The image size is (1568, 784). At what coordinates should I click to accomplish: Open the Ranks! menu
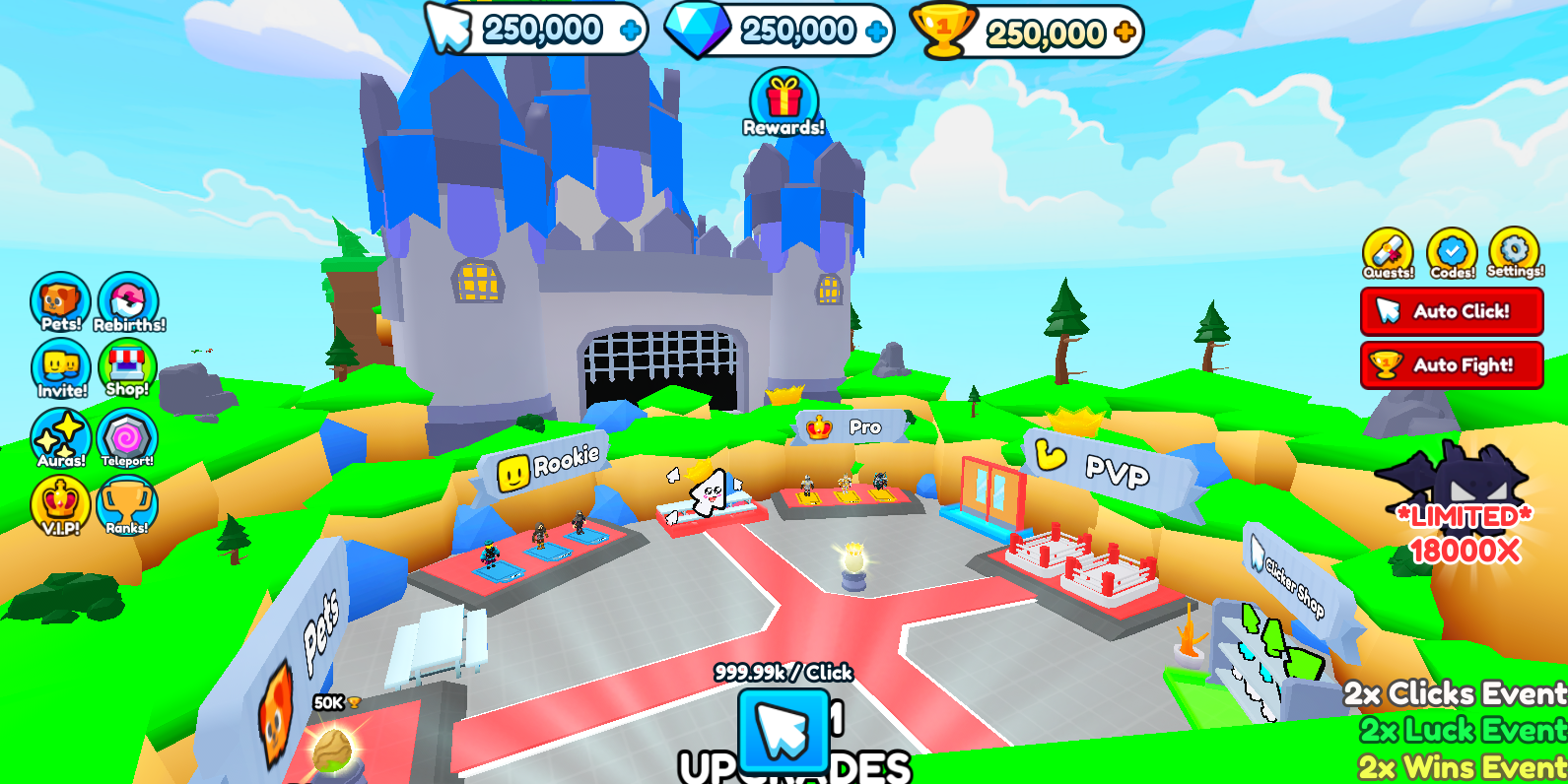point(128,500)
